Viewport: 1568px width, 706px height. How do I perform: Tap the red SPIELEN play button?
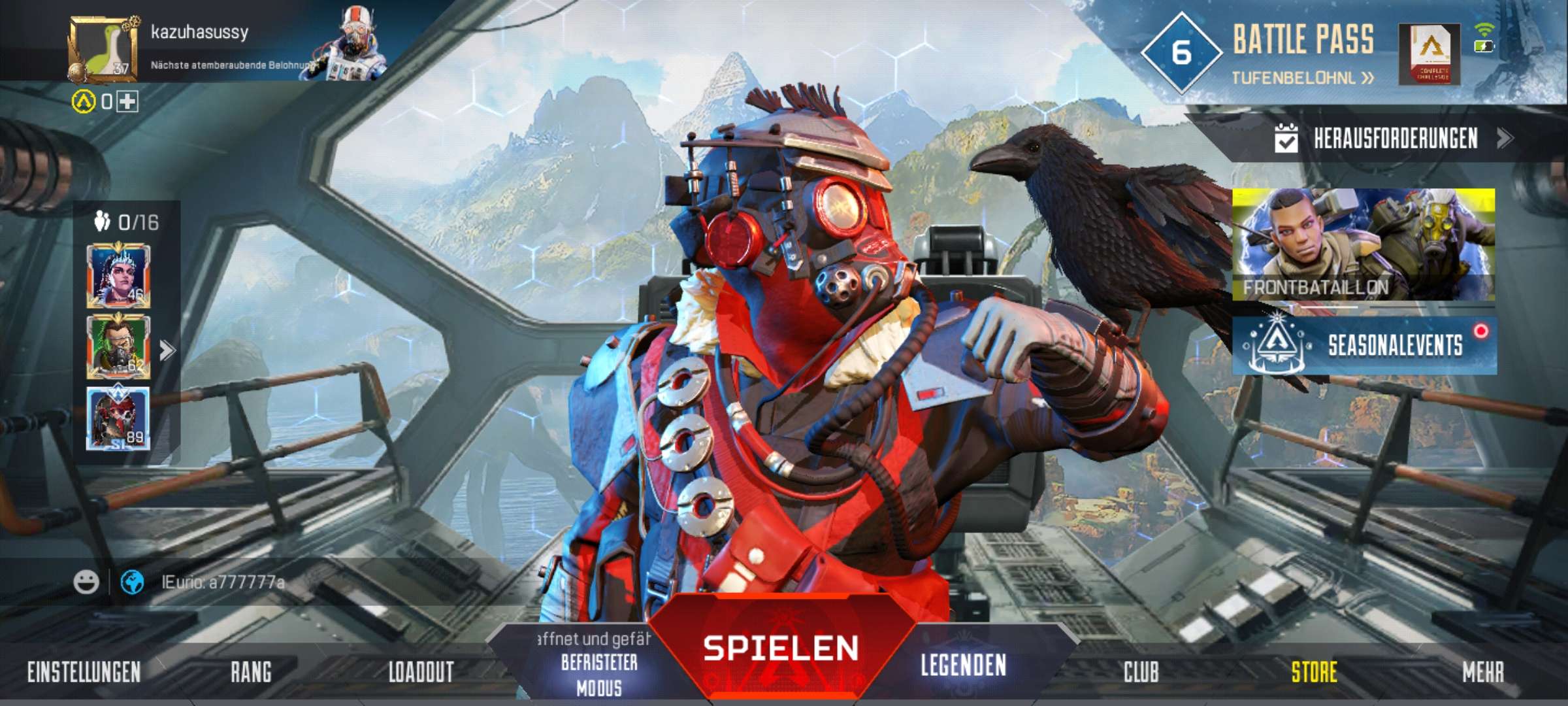(x=781, y=648)
